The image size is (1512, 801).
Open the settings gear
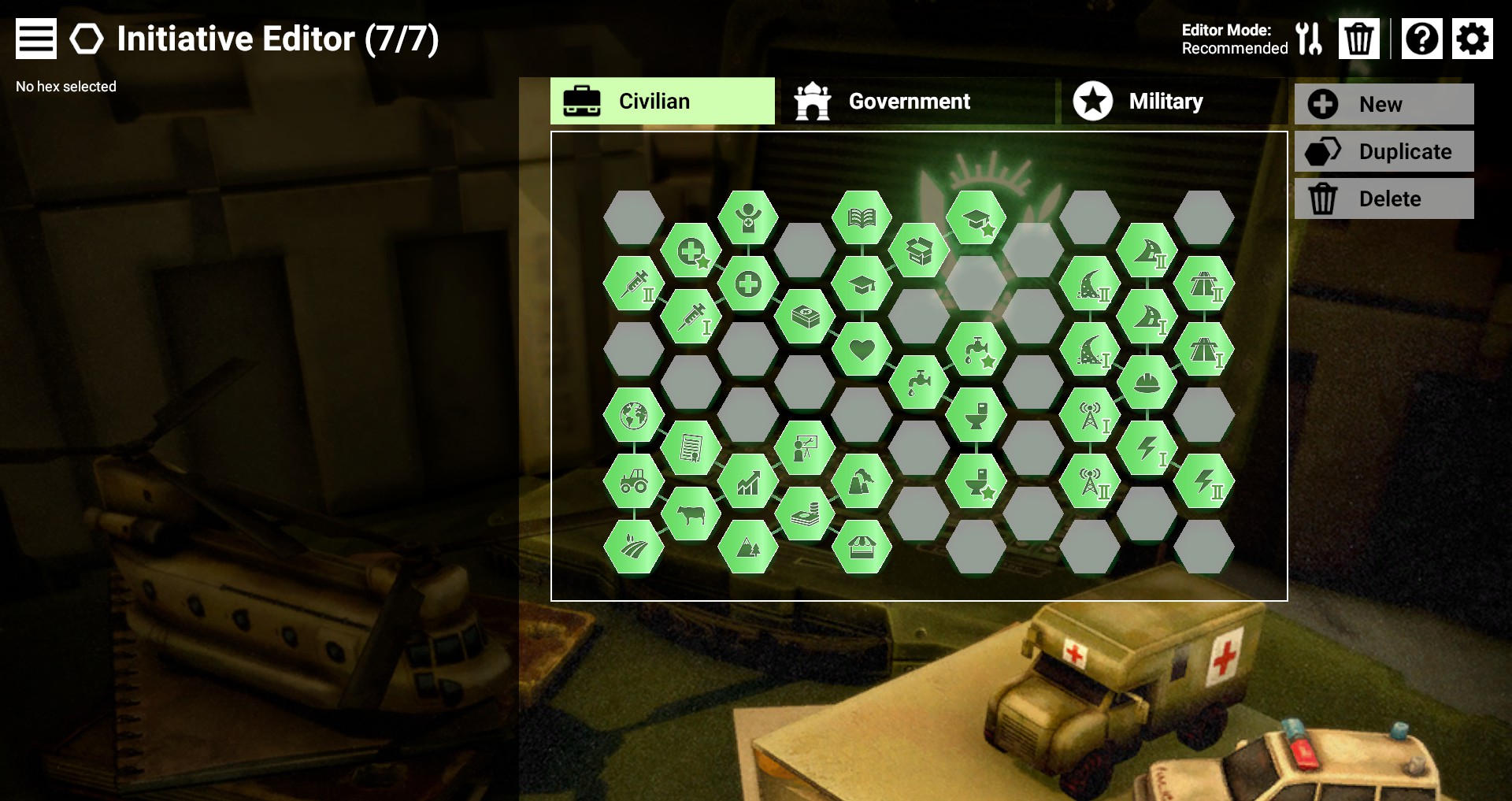[1472, 39]
